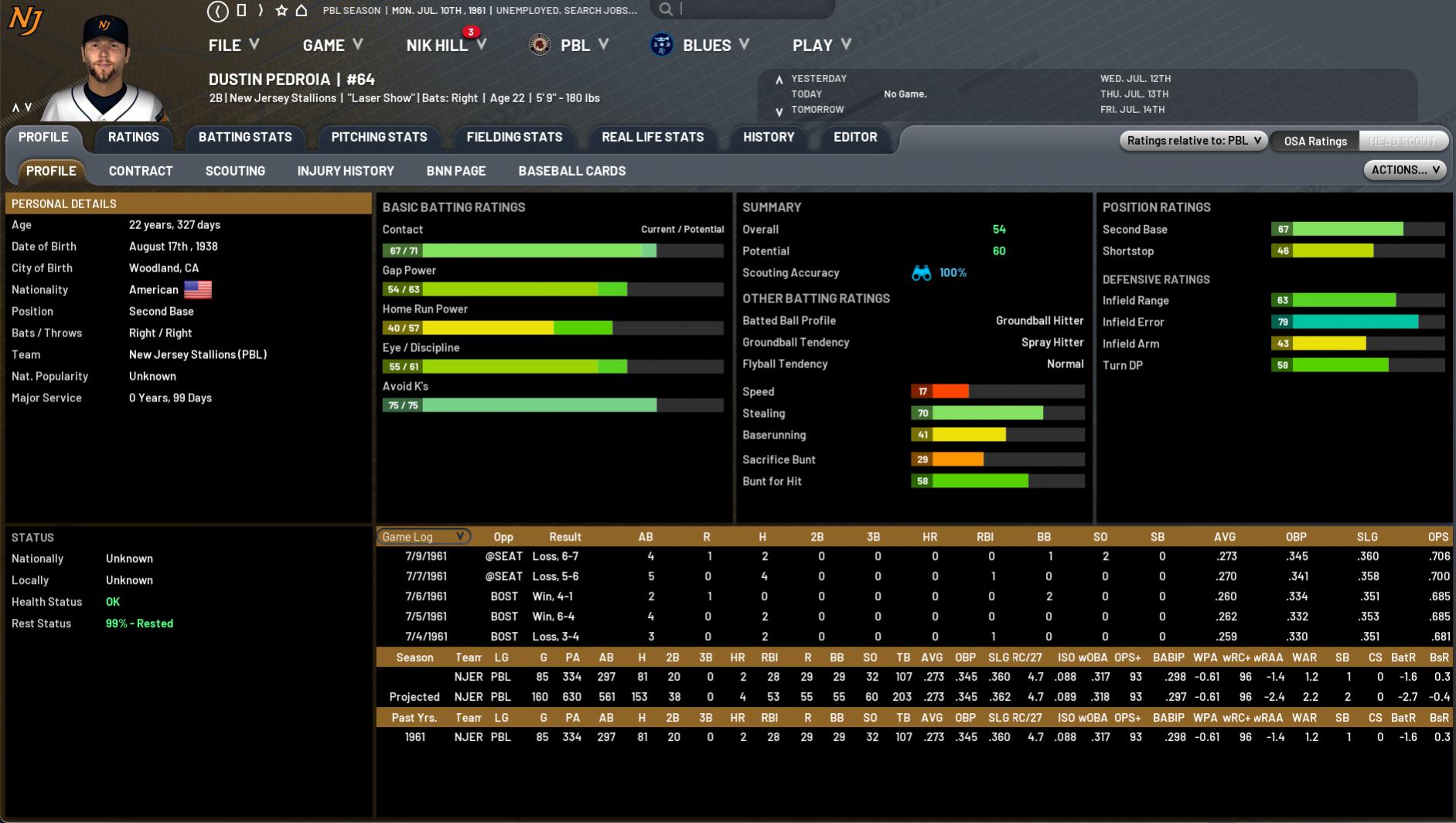Screen dimensions: 1456x823
Task: Open the GAME menu
Action: [332, 45]
